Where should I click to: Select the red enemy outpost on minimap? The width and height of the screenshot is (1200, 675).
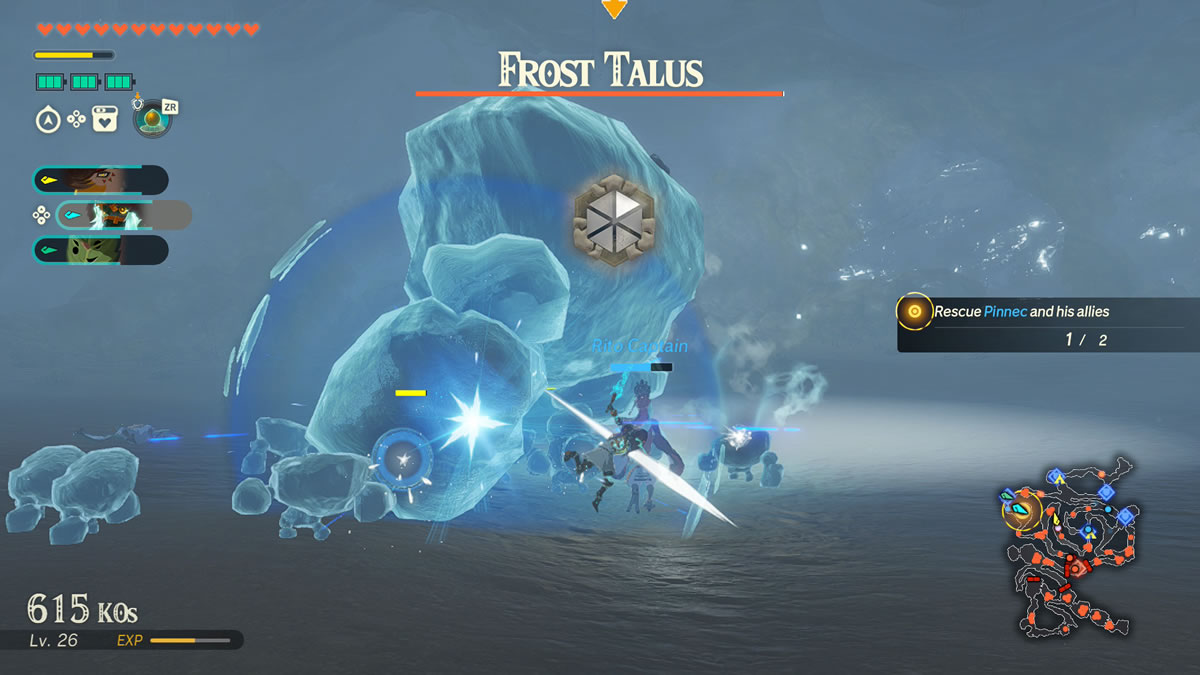point(1077,568)
